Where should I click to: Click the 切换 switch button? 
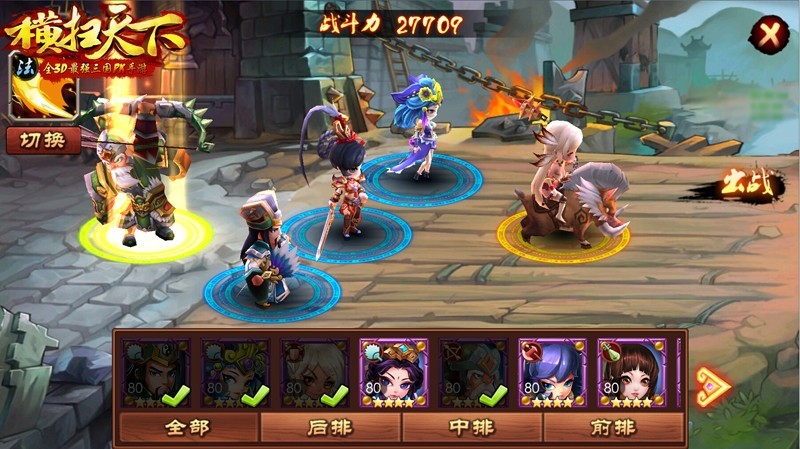[x=43, y=140]
